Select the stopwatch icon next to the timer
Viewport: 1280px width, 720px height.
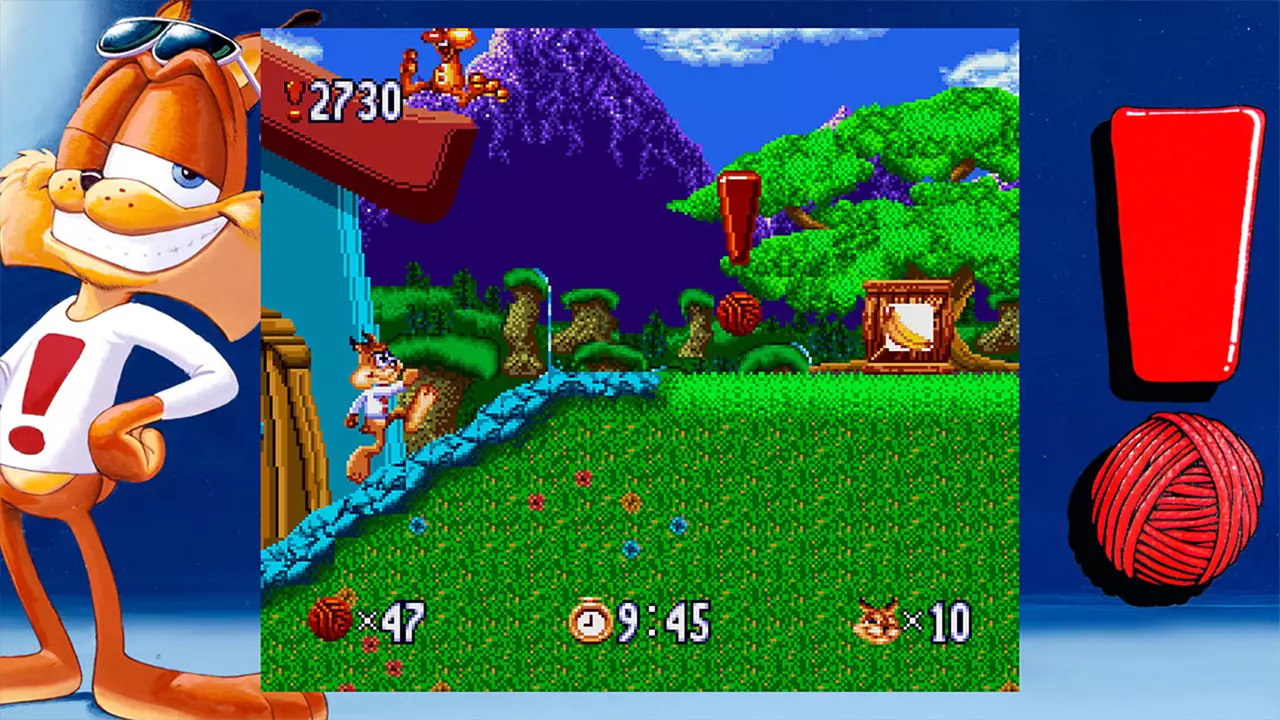click(x=589, y=622)
